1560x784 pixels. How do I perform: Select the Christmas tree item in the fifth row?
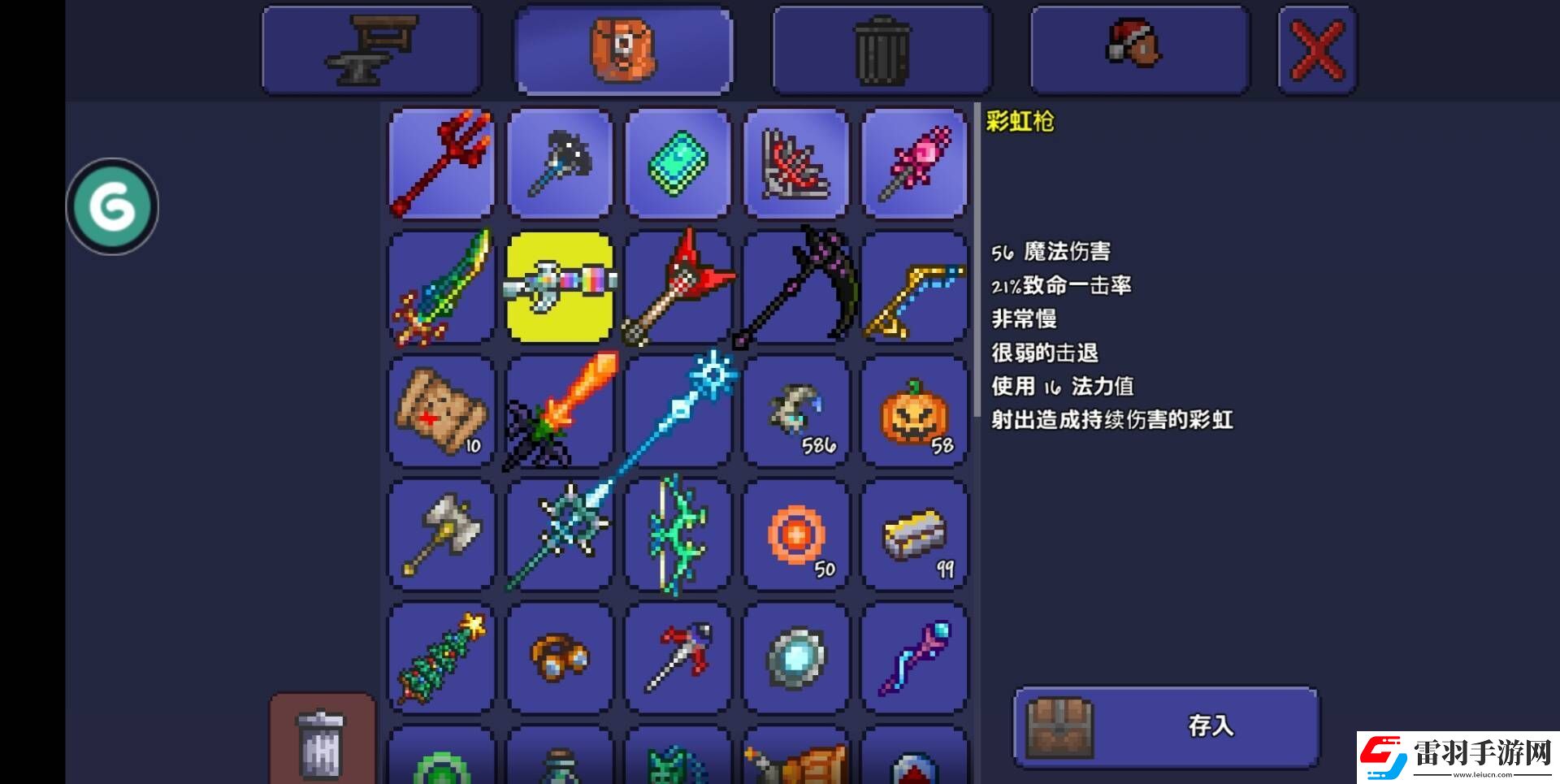point(440,657)
